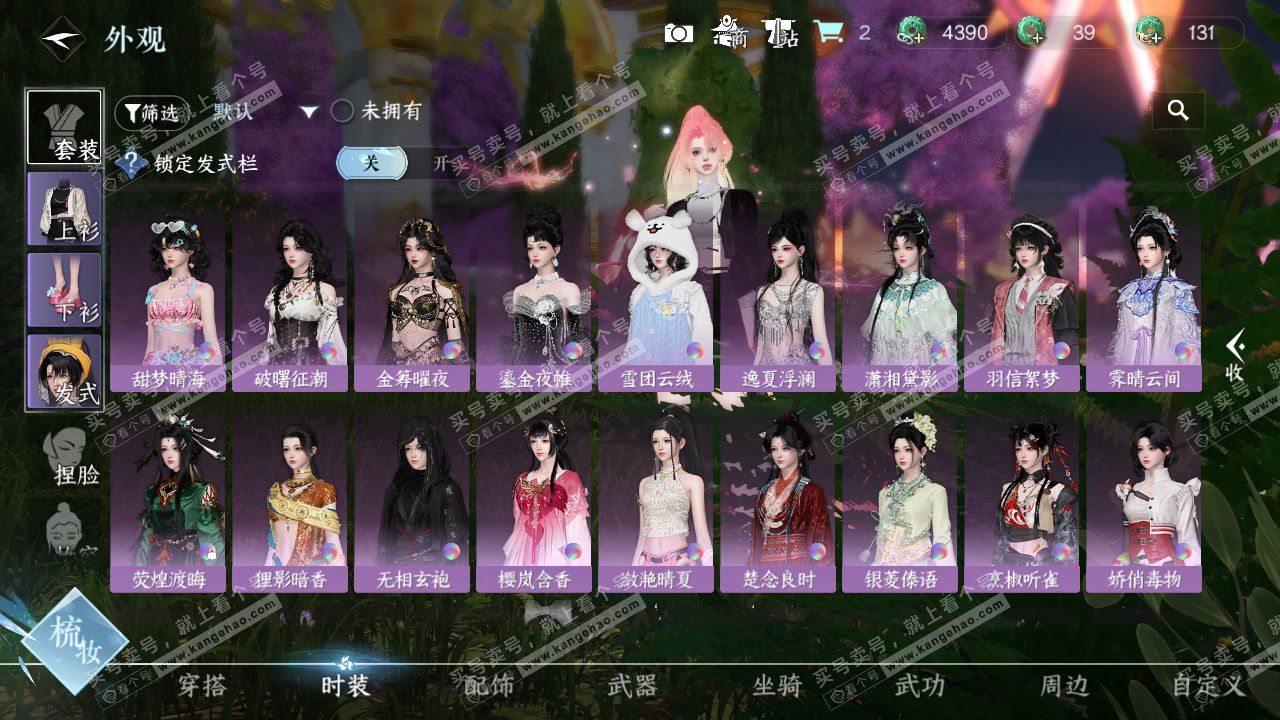The image size is (1280, 720).
Task: Switch to the 武器 bottom tab
Action: pyautogui.click(x=633, y=685)
